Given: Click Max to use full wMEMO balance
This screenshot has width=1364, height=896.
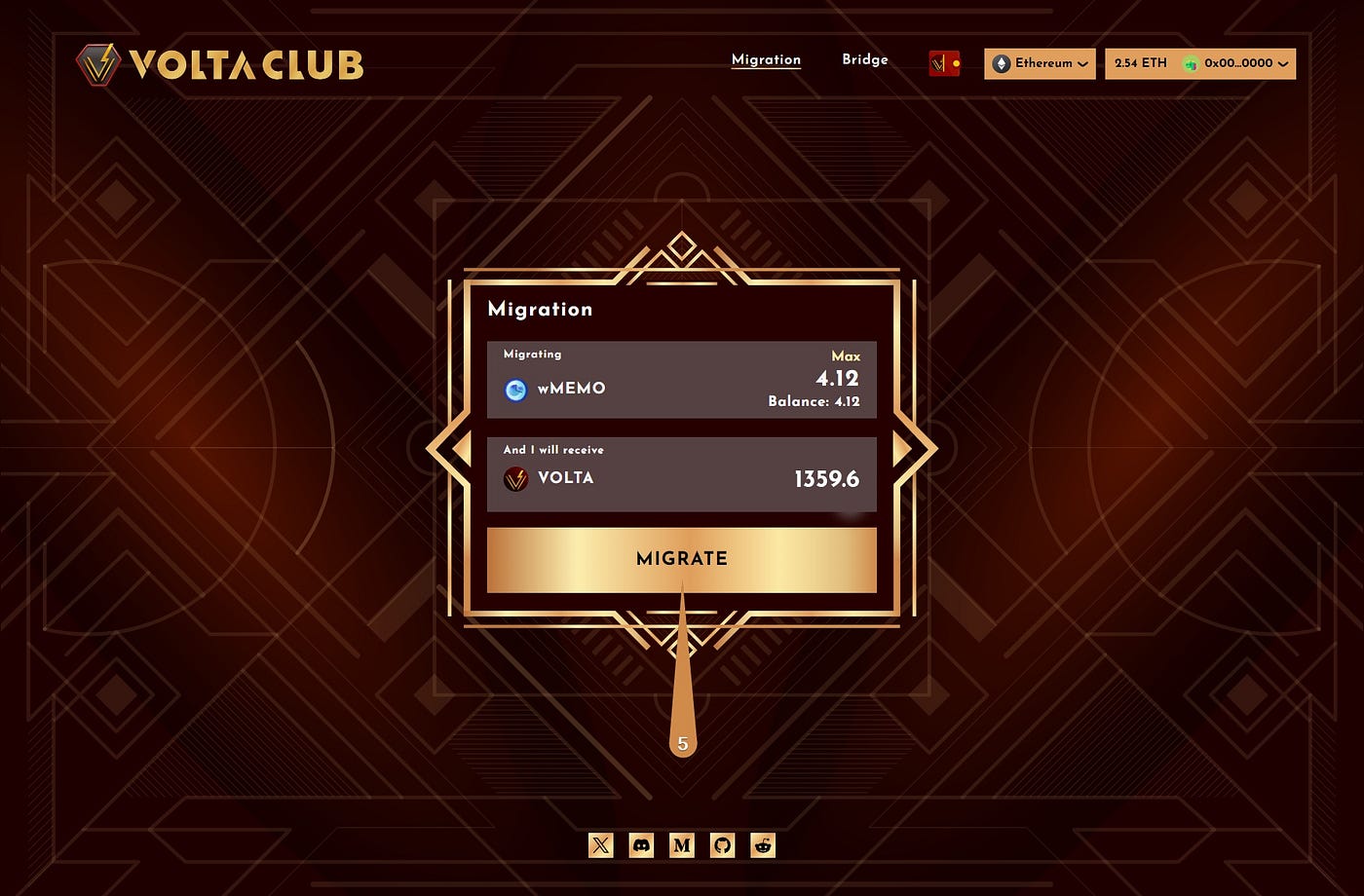Looking at the screenshot, I should point(845,356).
